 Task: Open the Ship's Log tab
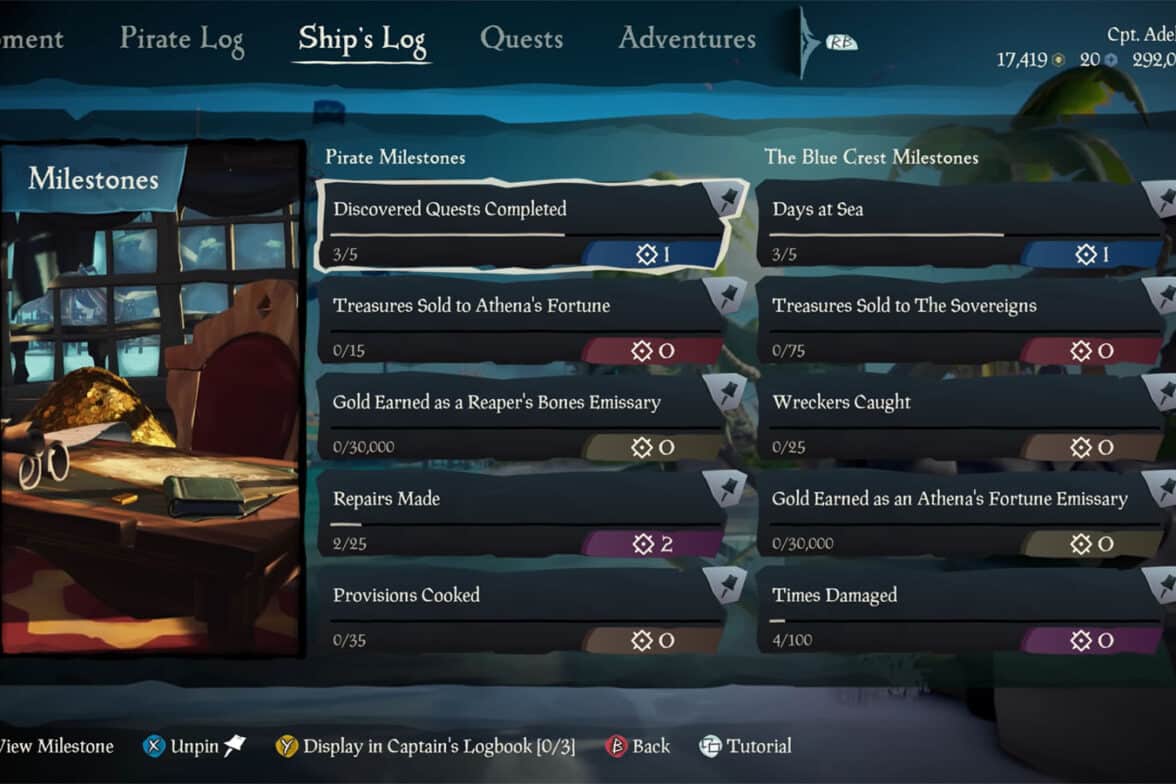(362, 40)
